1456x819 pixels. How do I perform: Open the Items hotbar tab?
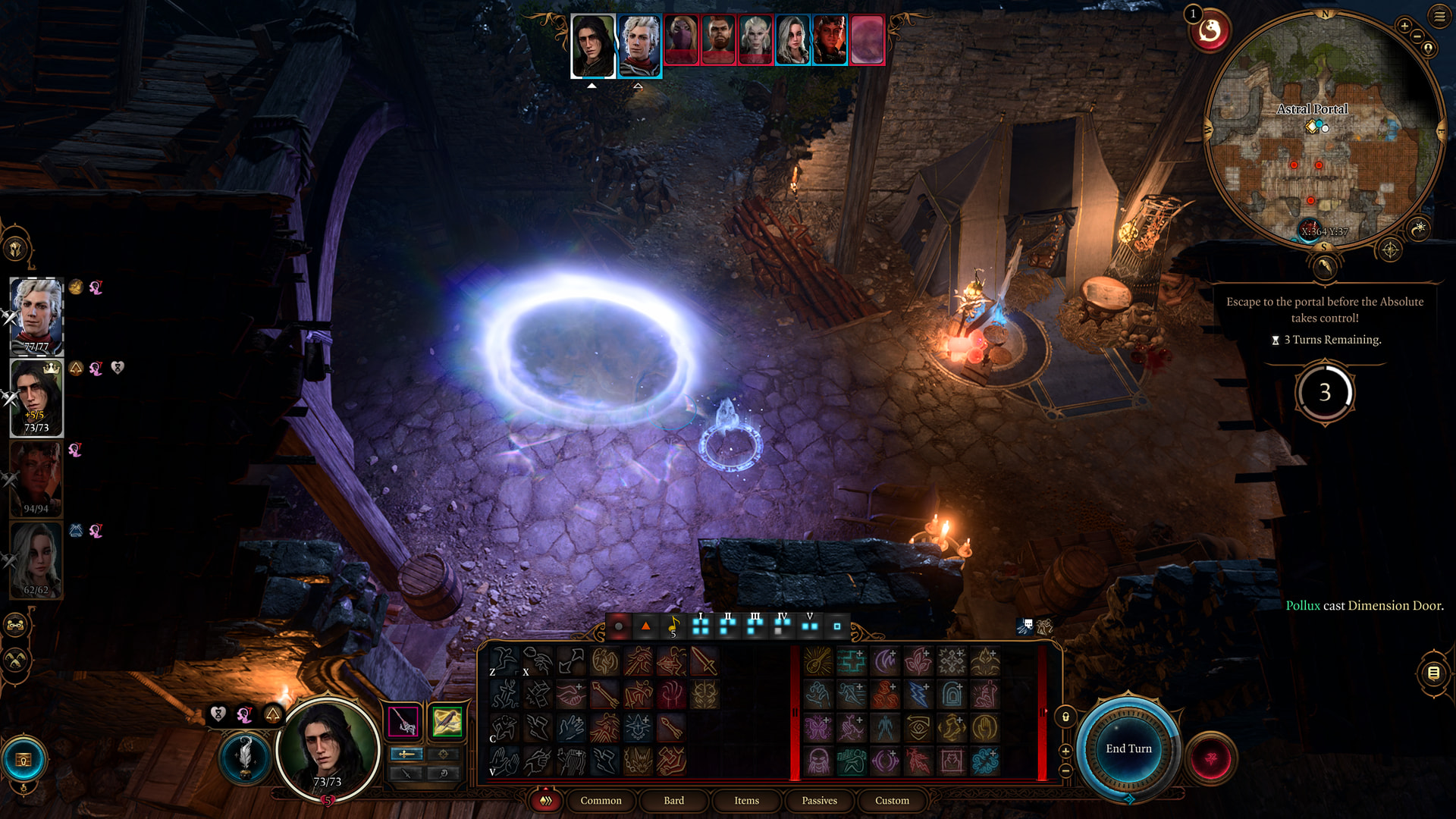coord(746,801)
